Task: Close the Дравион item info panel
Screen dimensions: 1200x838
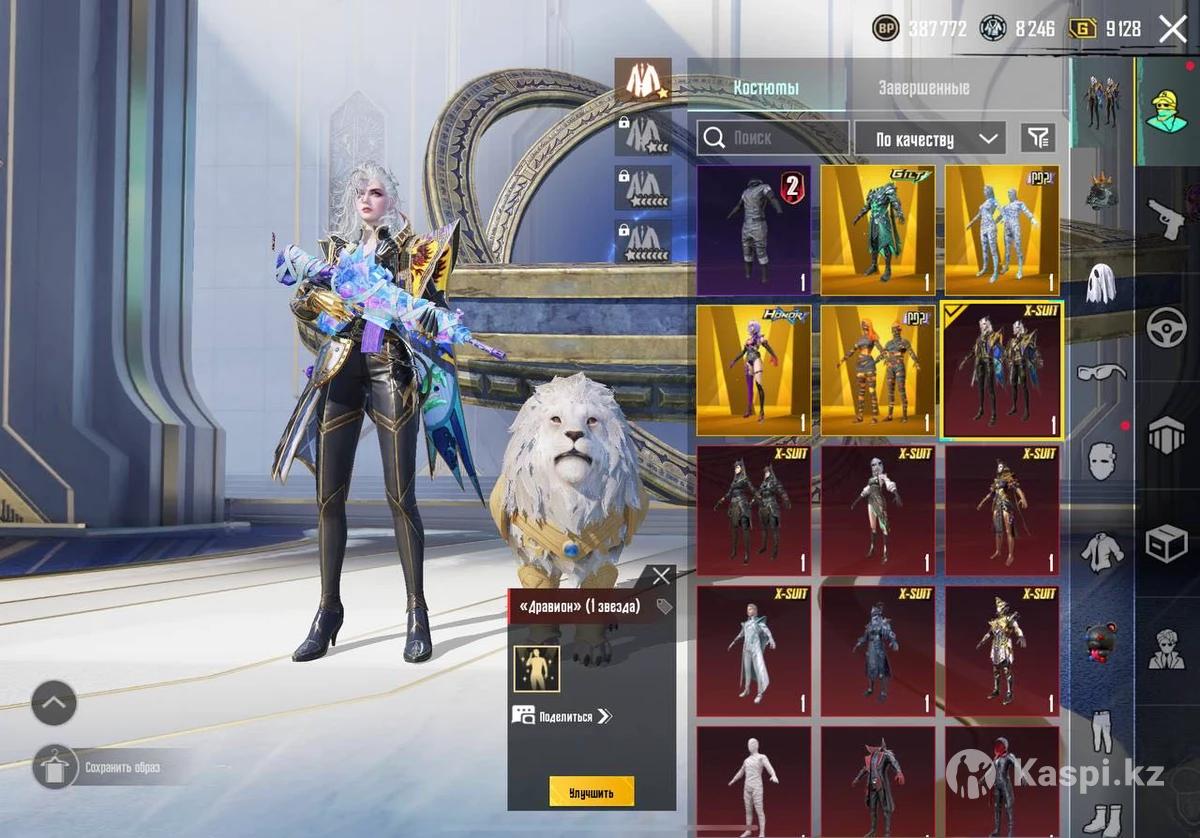Action: click(x=661, y=576)
